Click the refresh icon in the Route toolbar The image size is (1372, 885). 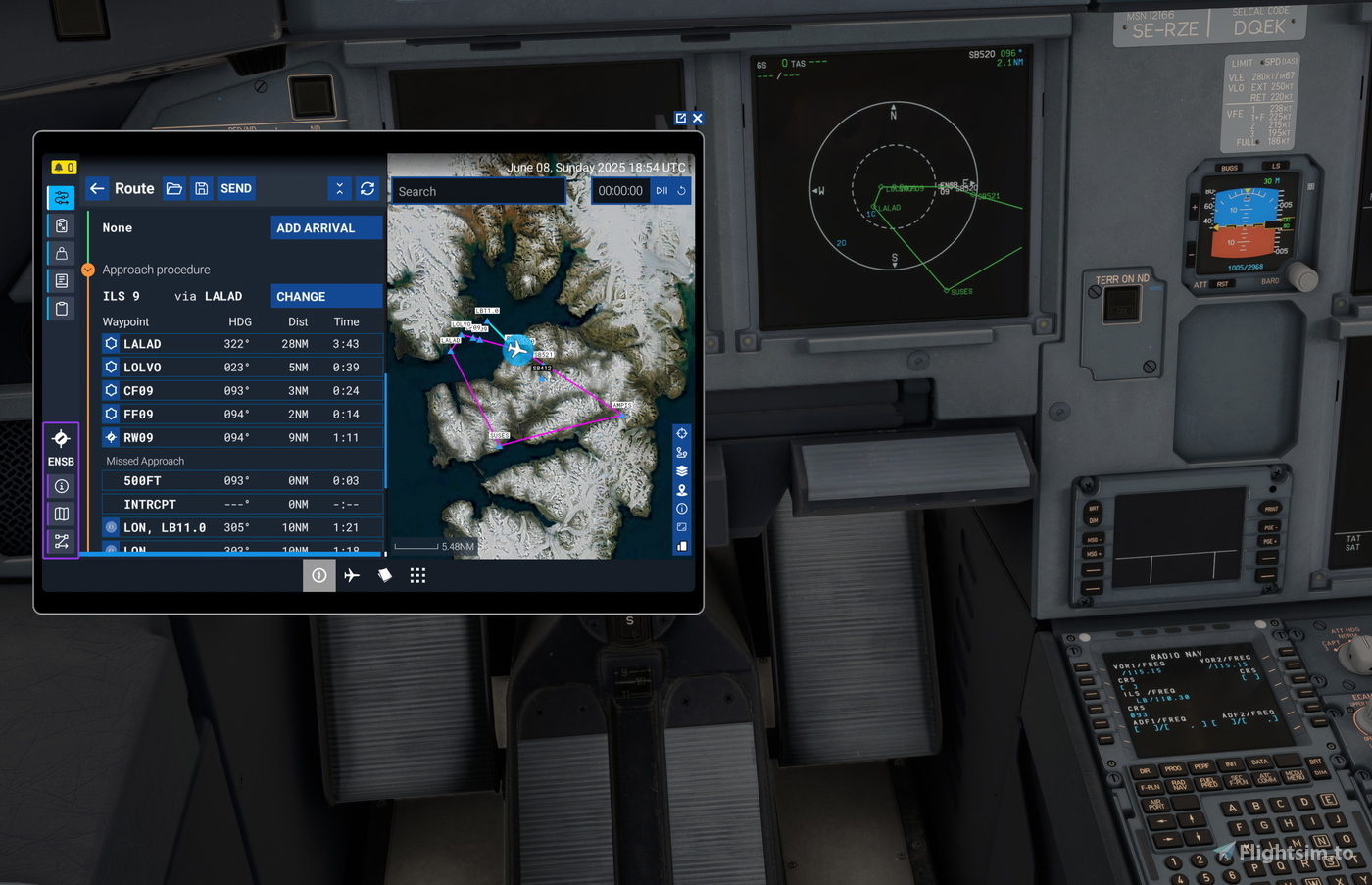tap(367, 188)
